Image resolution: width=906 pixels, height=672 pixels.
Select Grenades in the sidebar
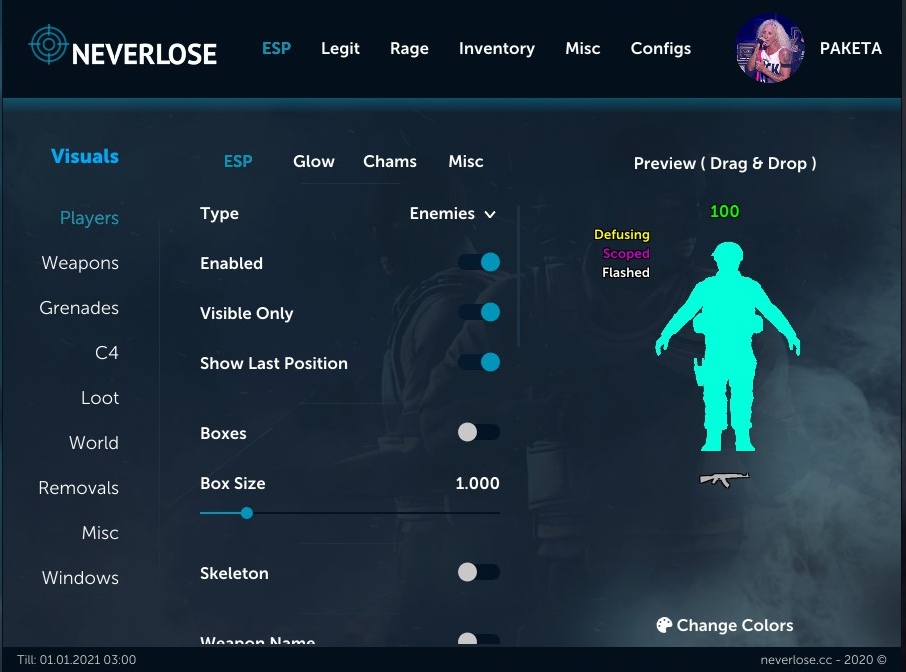[79, 308]
